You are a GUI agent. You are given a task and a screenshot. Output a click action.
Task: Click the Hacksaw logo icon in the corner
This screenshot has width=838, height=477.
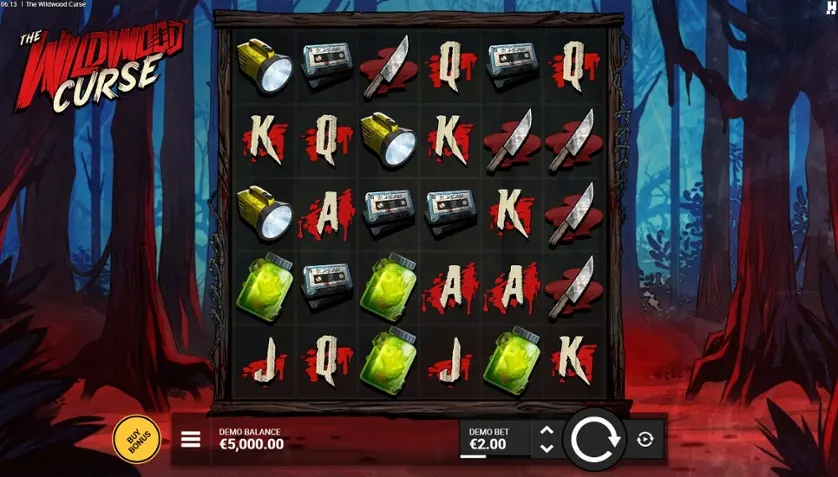pyautogui.click(x=829, y=8)
